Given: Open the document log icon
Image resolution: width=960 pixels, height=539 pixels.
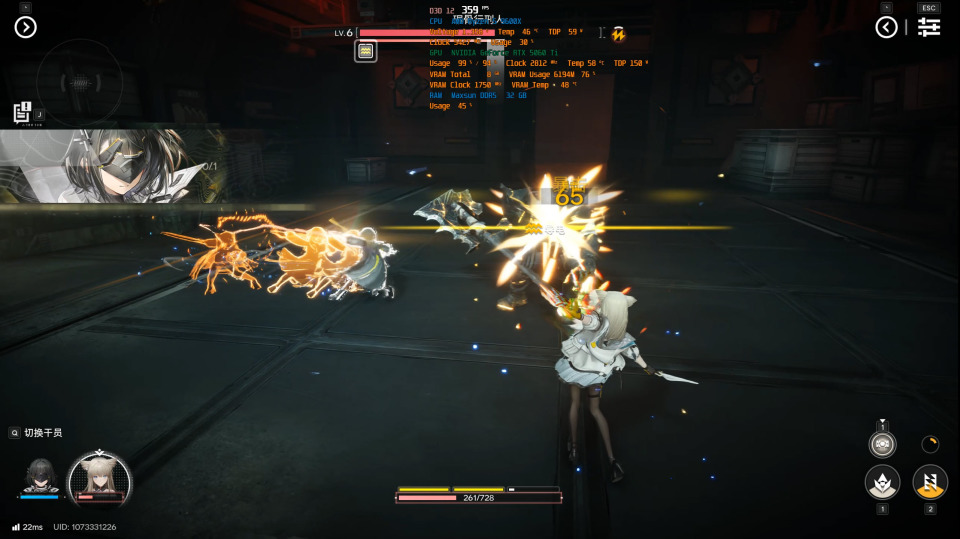Looking at the screenshot, I should (x=22, y=113).
